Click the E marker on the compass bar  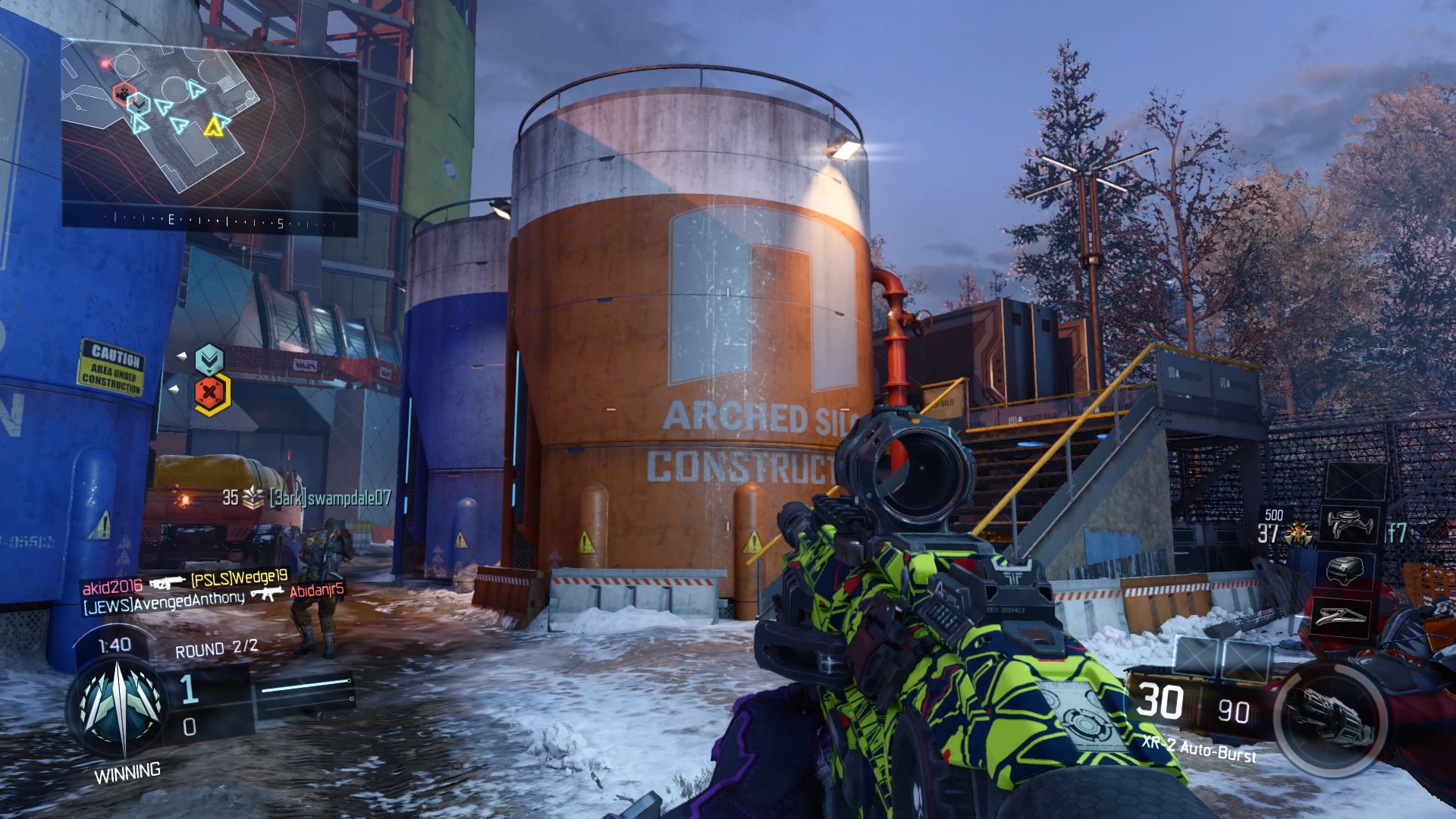click(171, 220)
